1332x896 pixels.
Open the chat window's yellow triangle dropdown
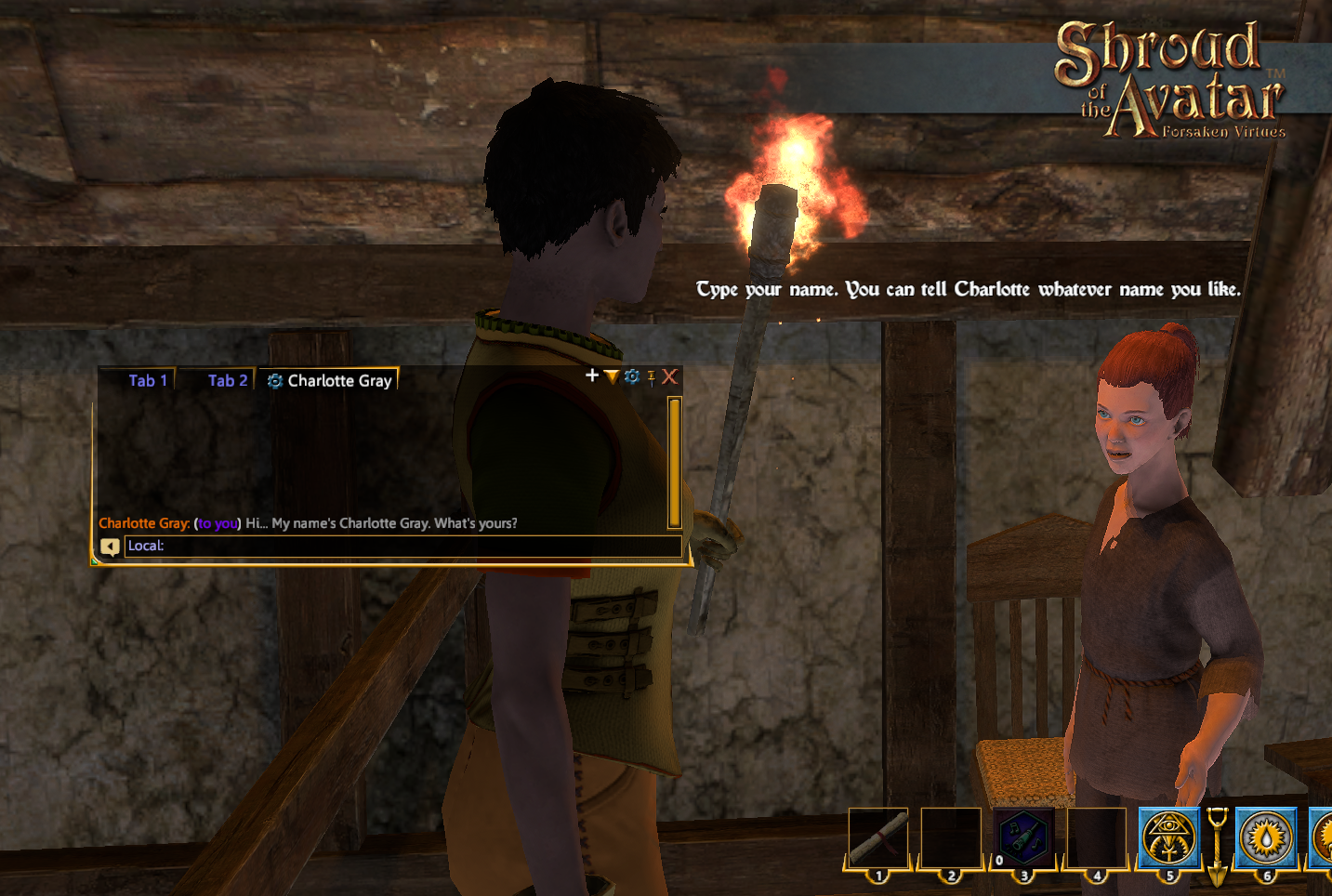pos(612,376)
